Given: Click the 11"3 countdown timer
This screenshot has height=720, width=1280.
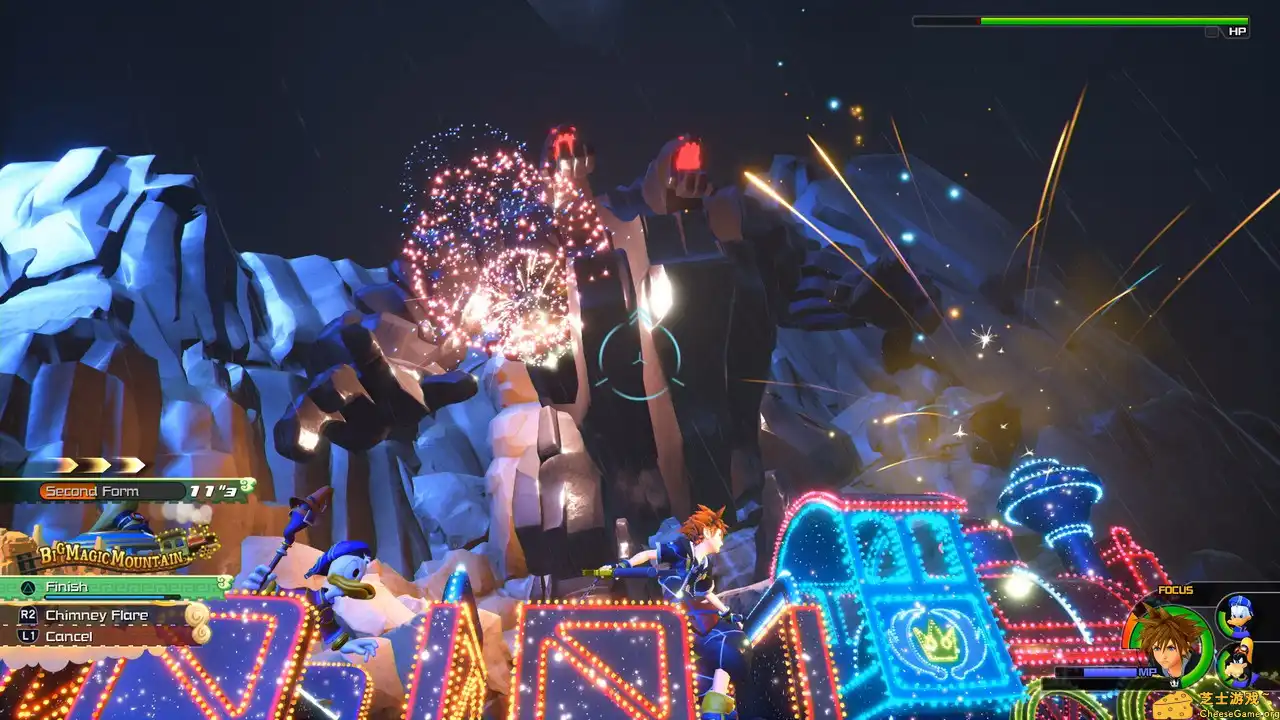Looking at the screenshot, I should 213,491.
